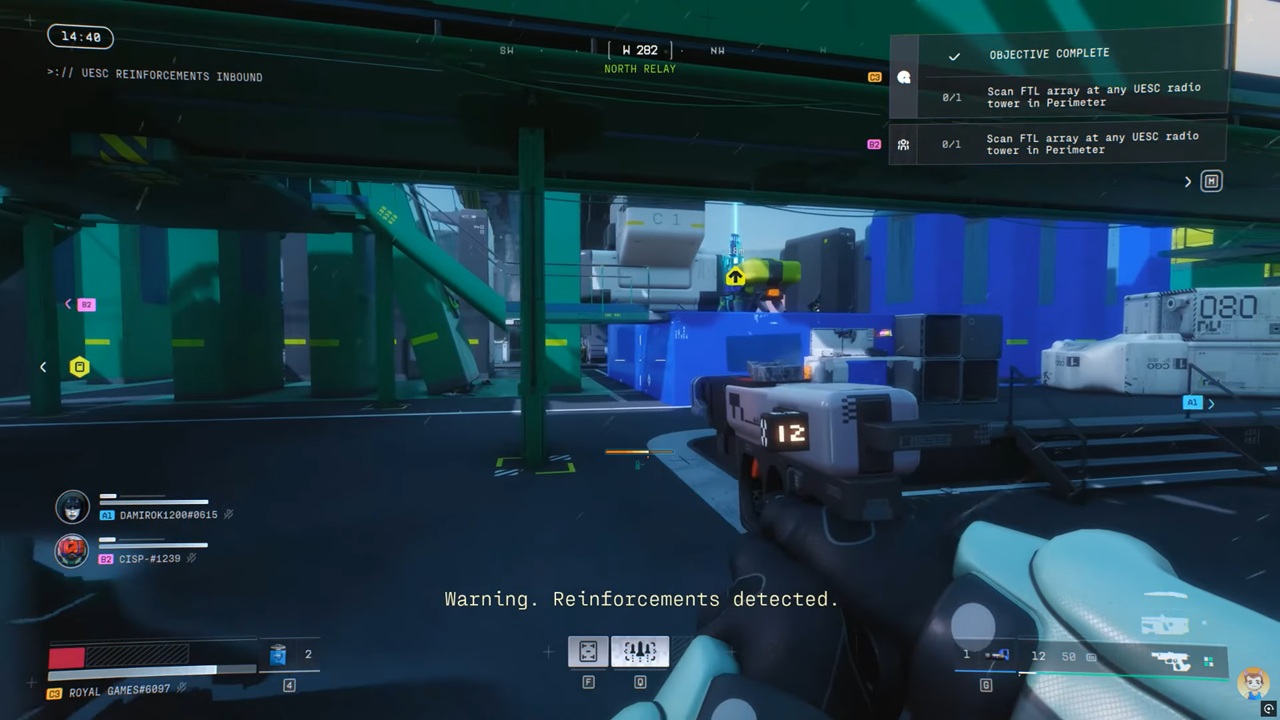Image resolution: width=1280 pixels, height=720 pixels.
Task: Click the yellow hexagon waypoint marker
Action: 79,367
